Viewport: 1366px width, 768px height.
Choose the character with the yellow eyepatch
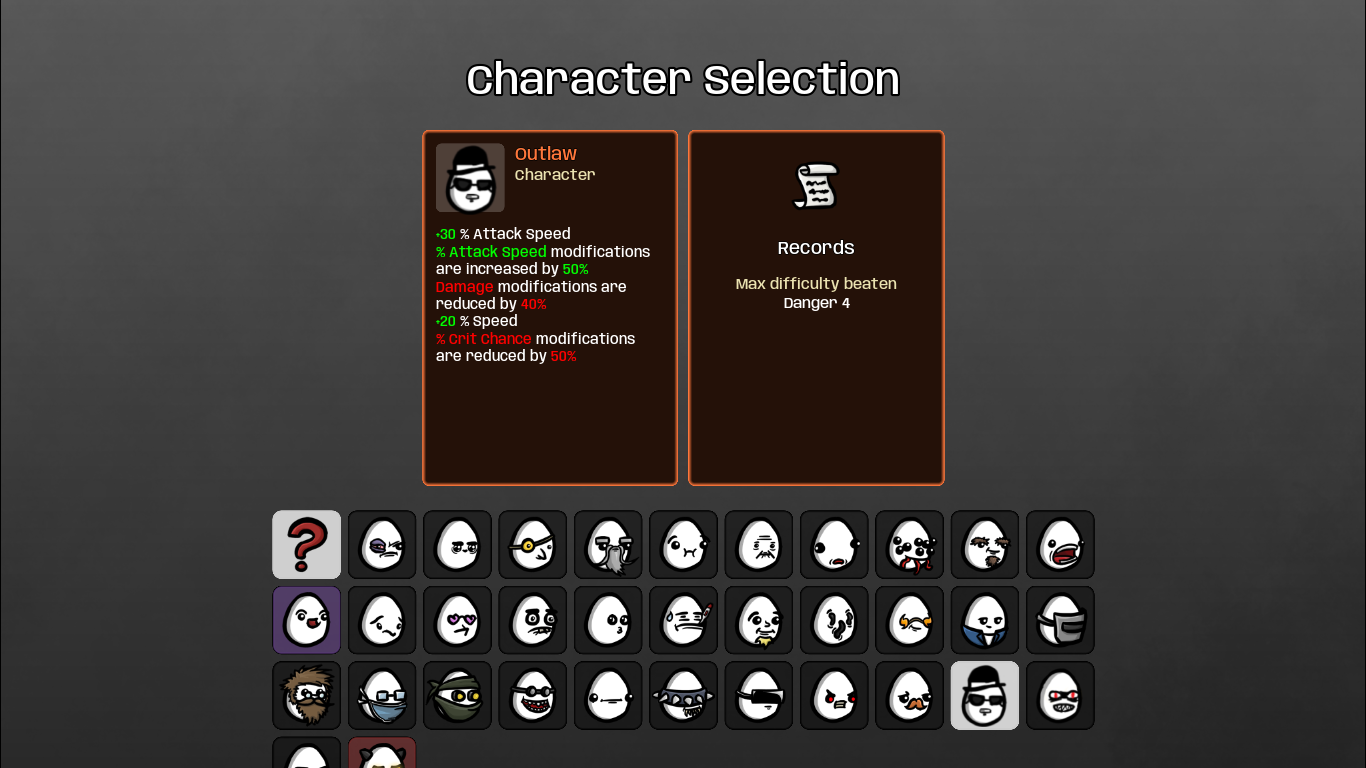point(532,545)
